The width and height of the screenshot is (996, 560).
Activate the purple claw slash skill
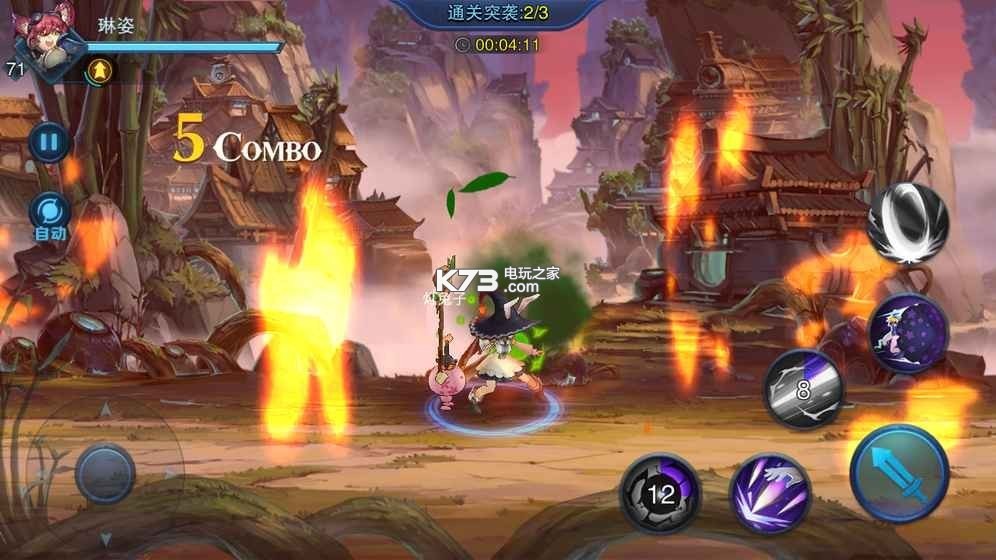[x=770, y=492]
